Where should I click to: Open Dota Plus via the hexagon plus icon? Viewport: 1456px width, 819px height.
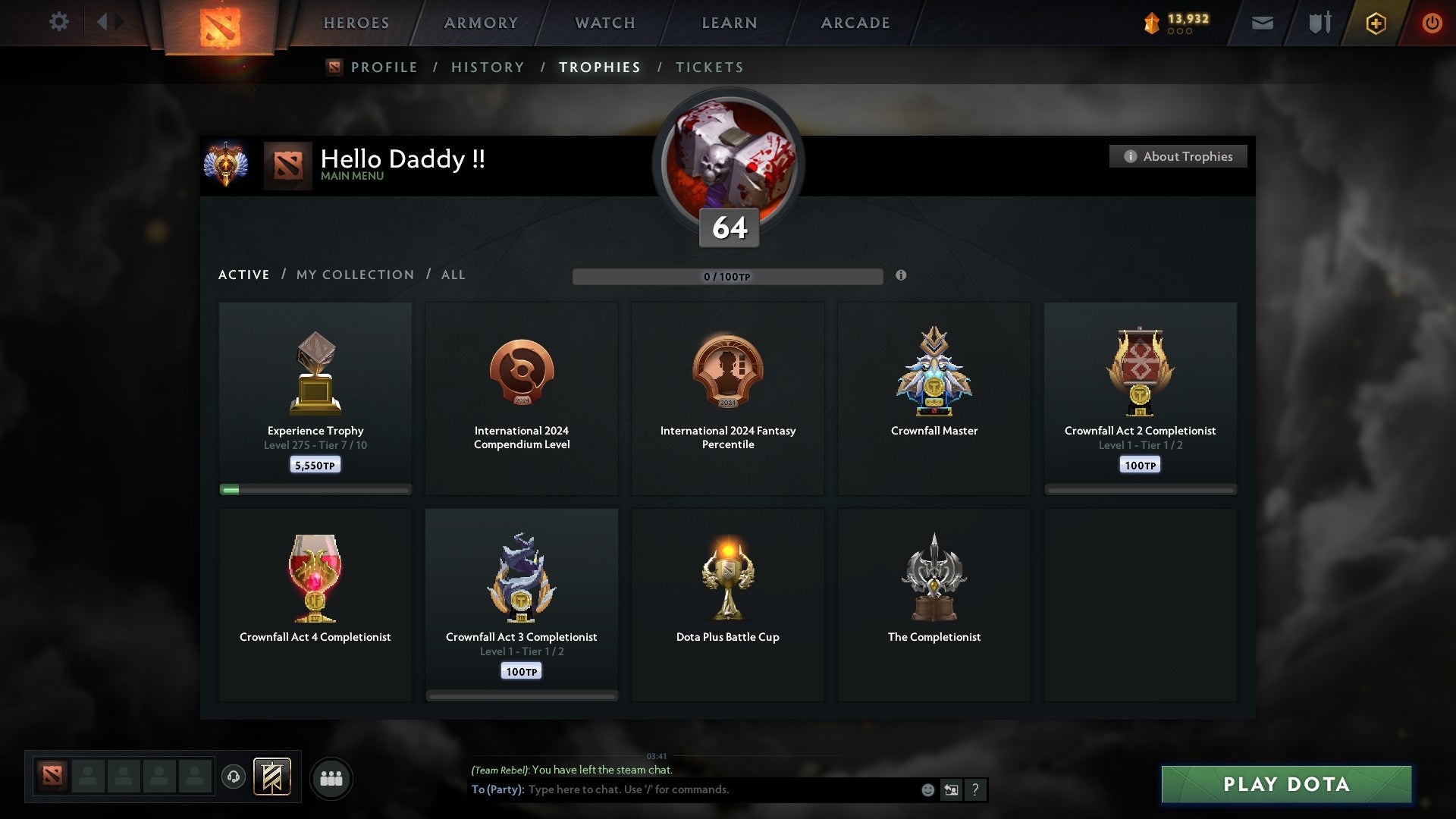pyautogui.click(x=1375, y=23)
